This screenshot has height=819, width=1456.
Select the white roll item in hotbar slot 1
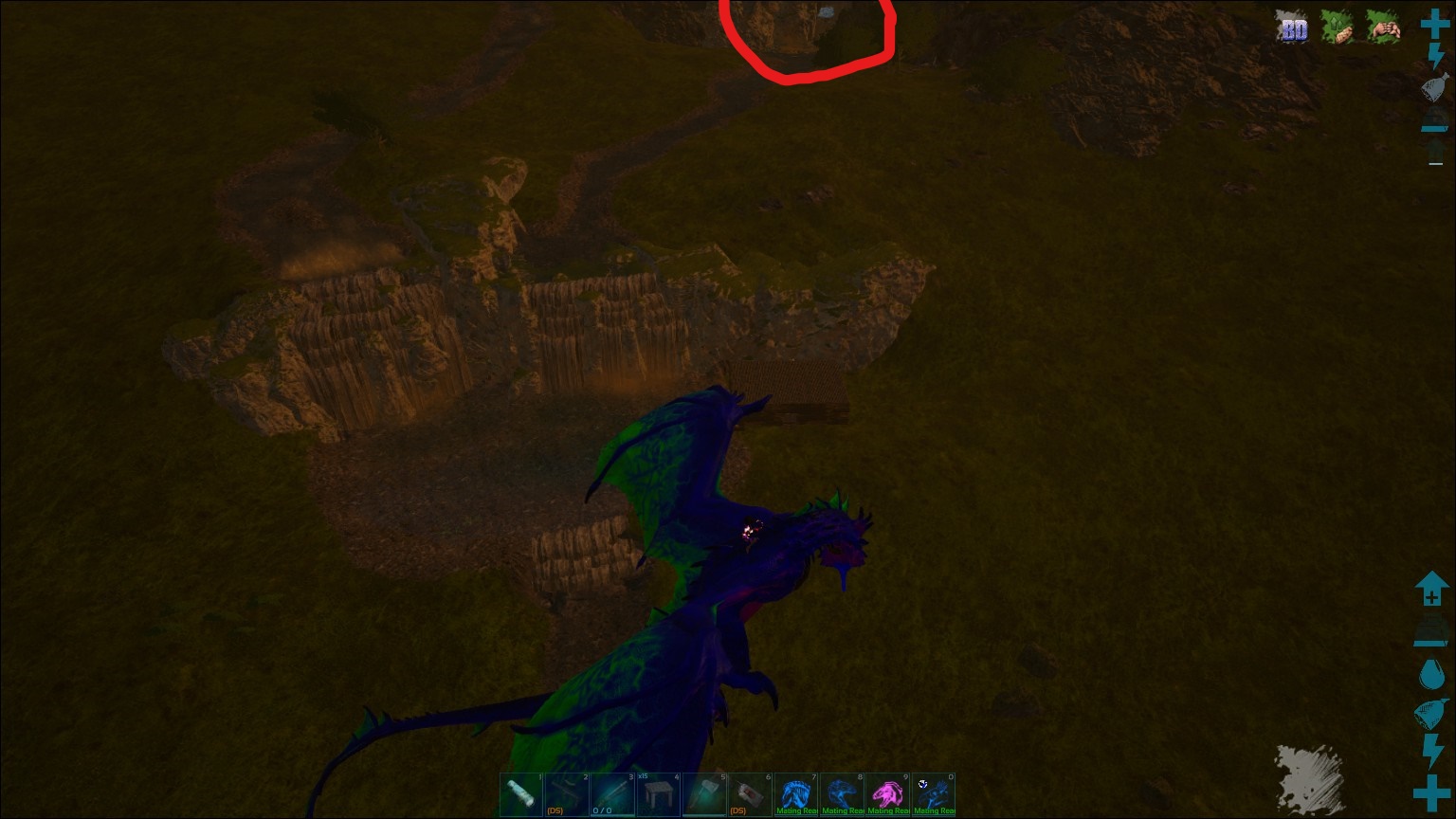(x=522, y=794)
